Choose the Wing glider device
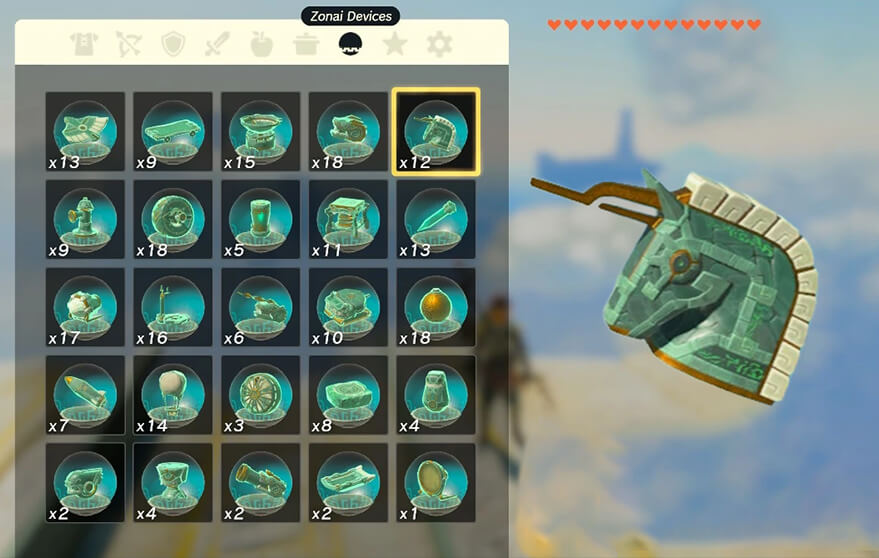 coord(173,131)
